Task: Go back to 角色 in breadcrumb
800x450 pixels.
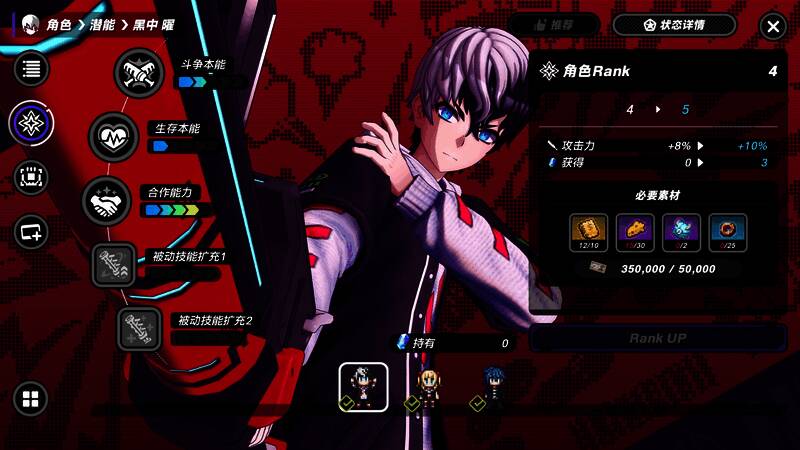Action: (x=60, y=25)
